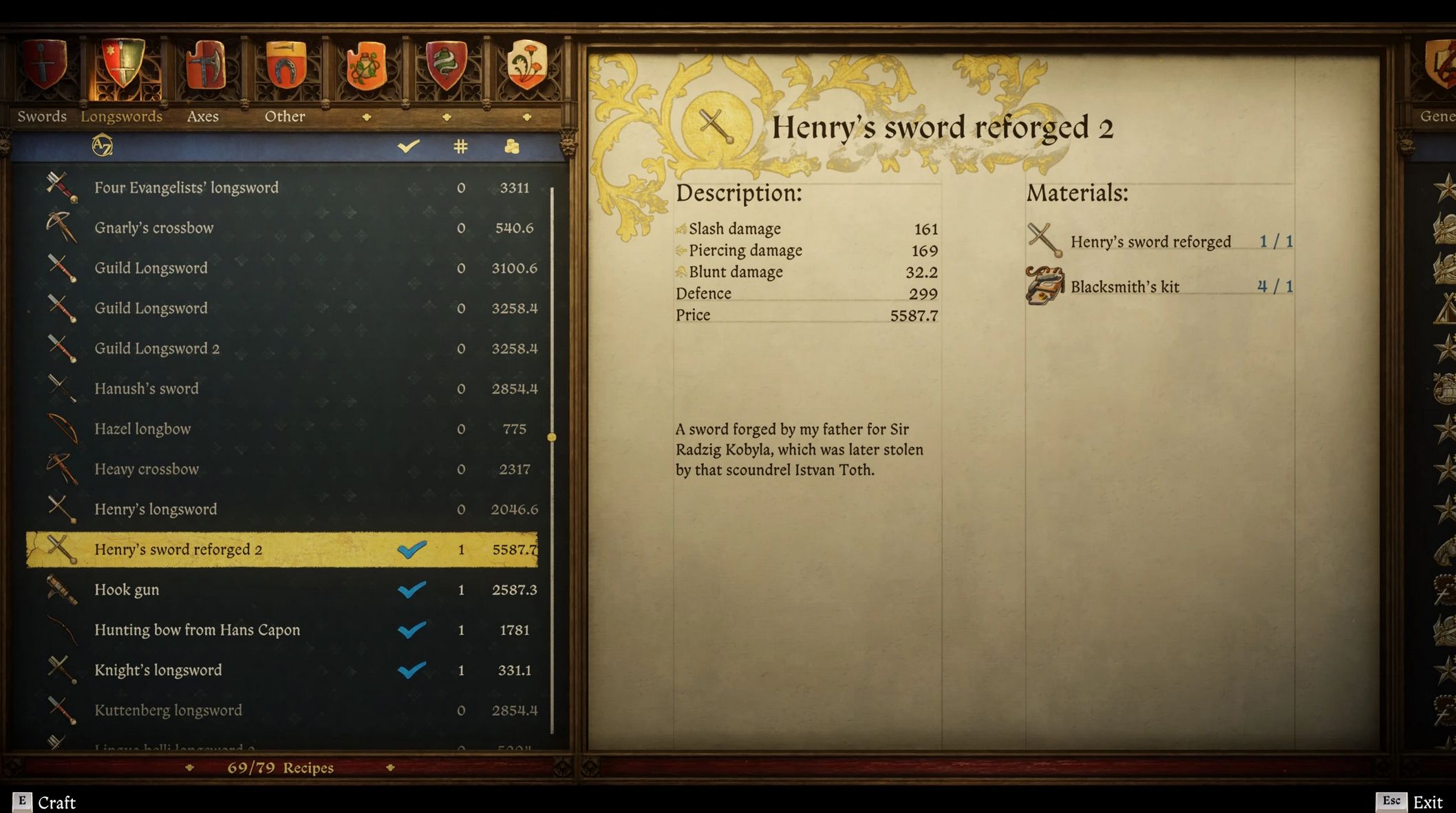Expand the diamond marker beside Other tab
This screenshot has height=813, width=1456.
click(366, 118)
